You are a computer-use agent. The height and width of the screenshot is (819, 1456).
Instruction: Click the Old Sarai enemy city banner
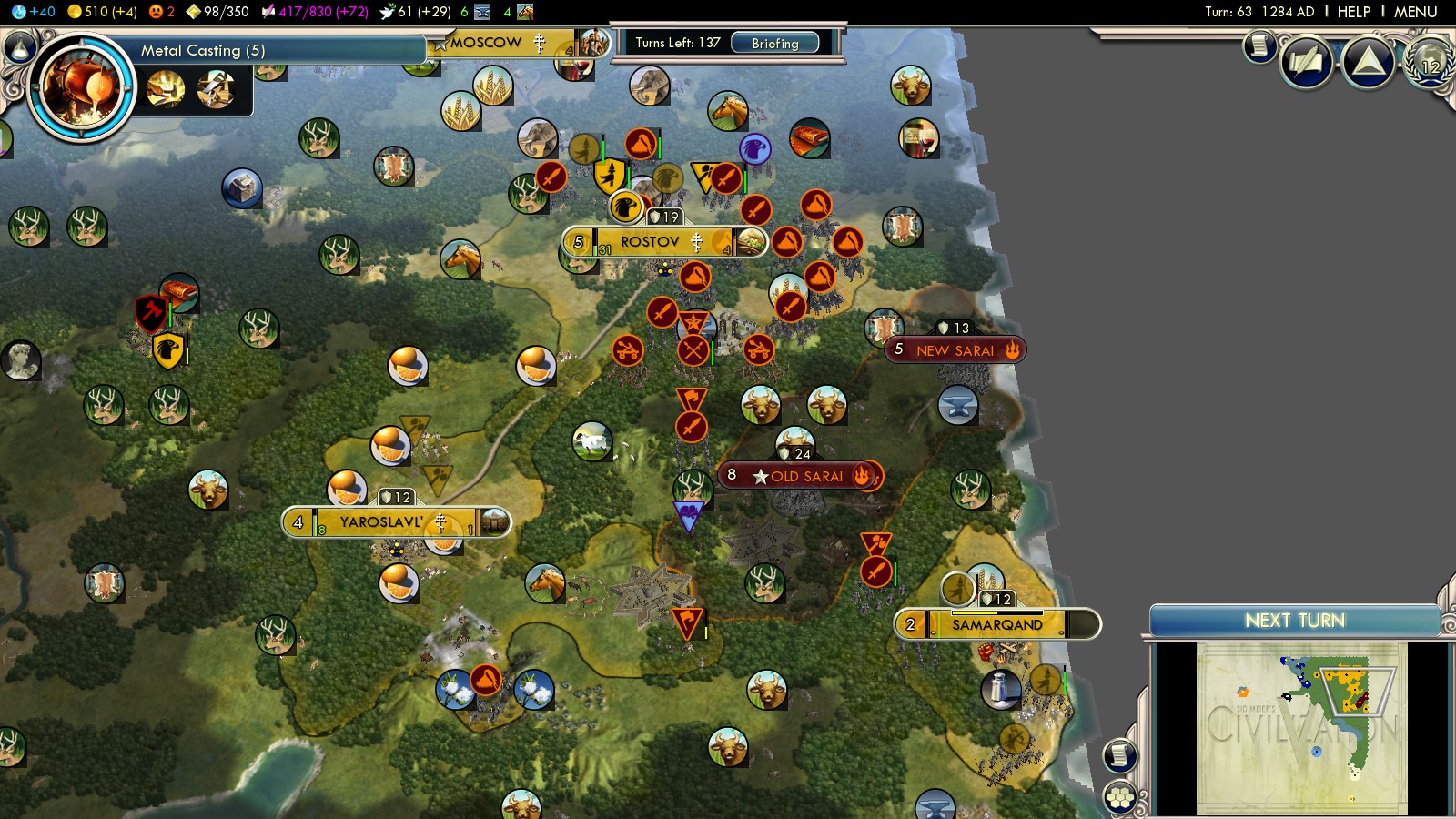pyautogui.click(x=806, y=476)
